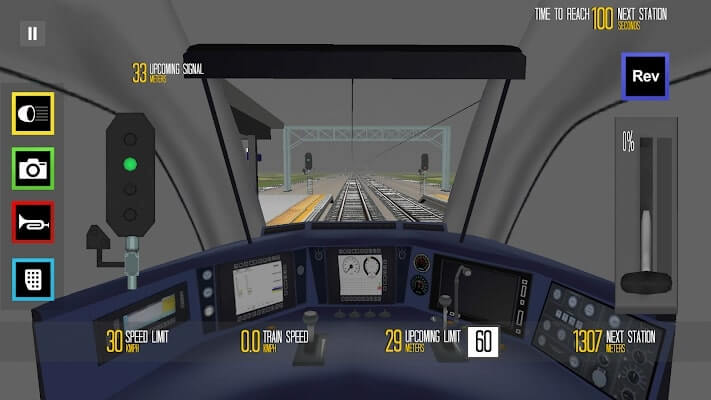Switch view with the camera button
Viewport: 711px width, 400px height.
[32, 169]
